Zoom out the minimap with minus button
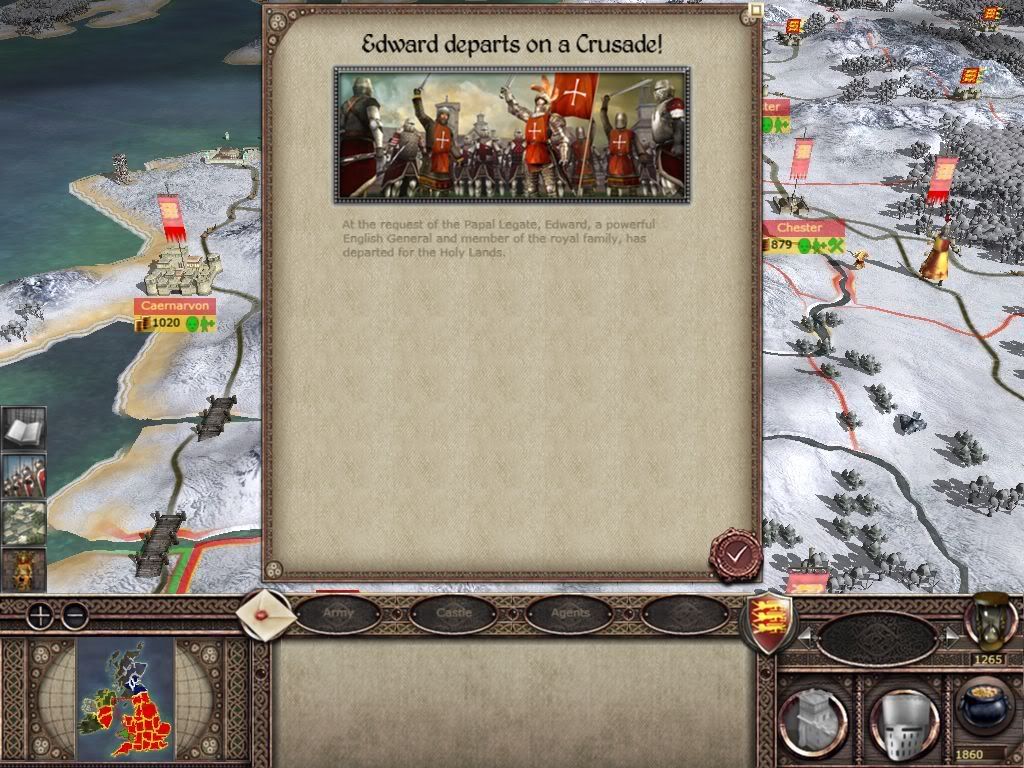The height and width of the screenshot is (768, 1024). pyautogui.click(x=74, y=616)
